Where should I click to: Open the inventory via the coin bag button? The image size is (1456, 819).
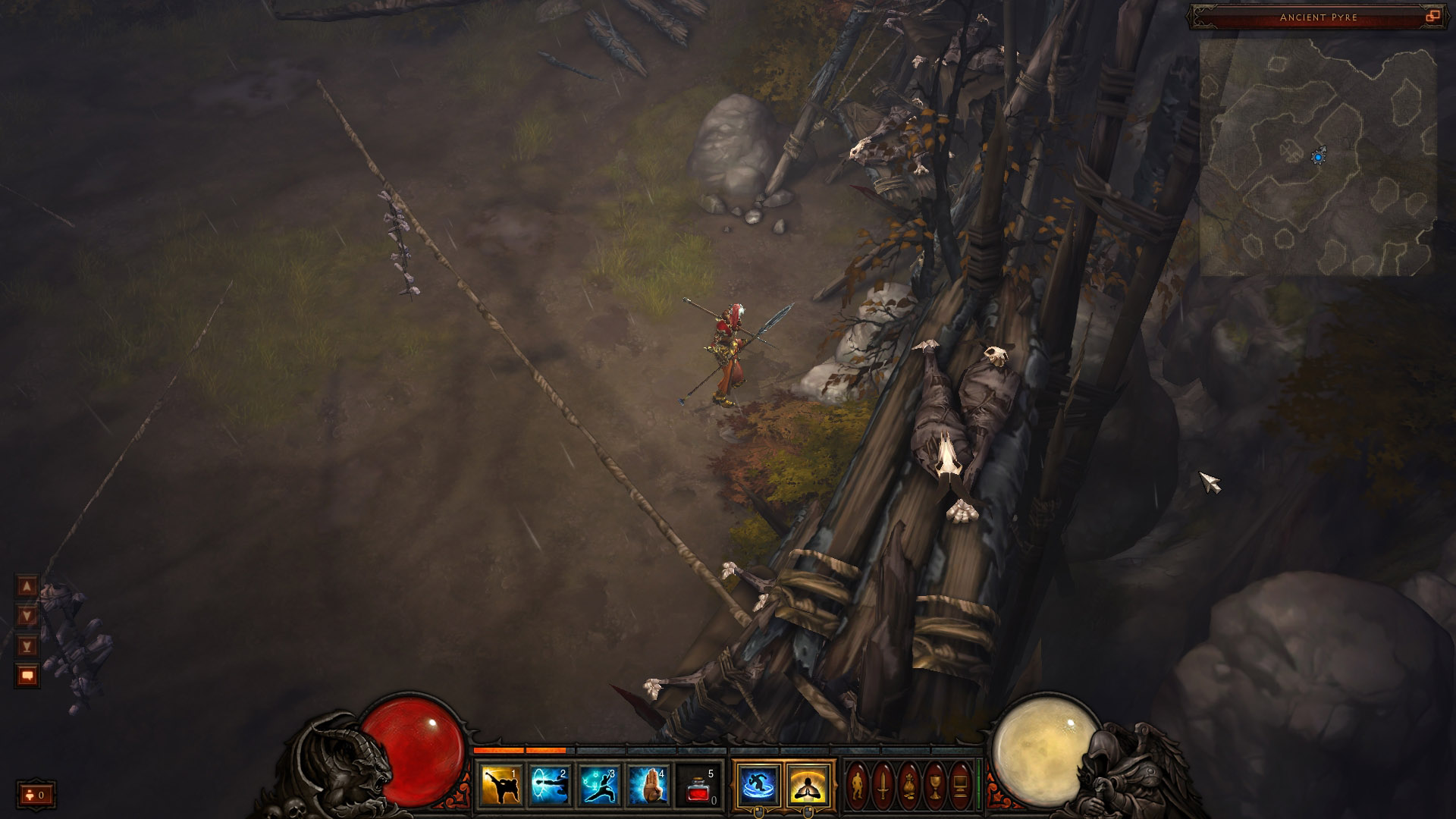click(909, 786)
